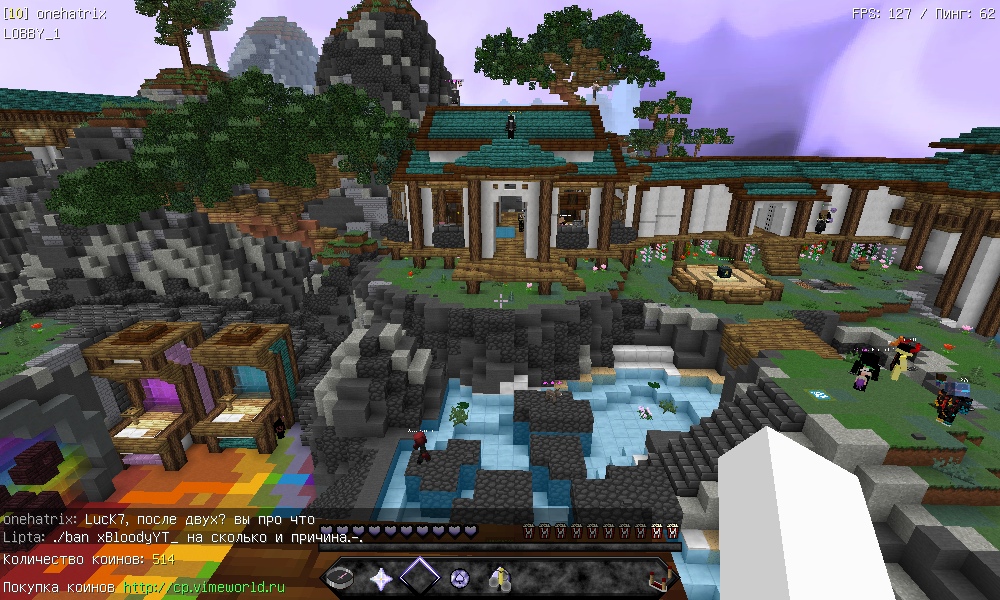Select the yellow figure hotbar item

[x=498, y=577]
